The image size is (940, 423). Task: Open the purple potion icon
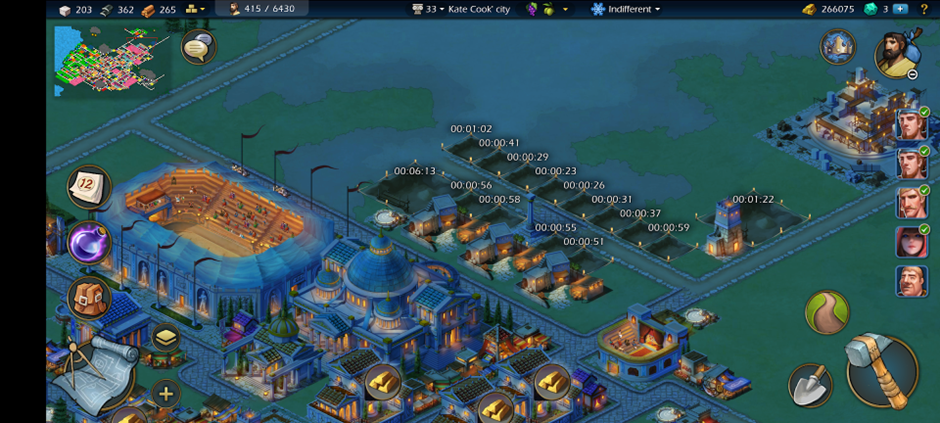[88, 243]
